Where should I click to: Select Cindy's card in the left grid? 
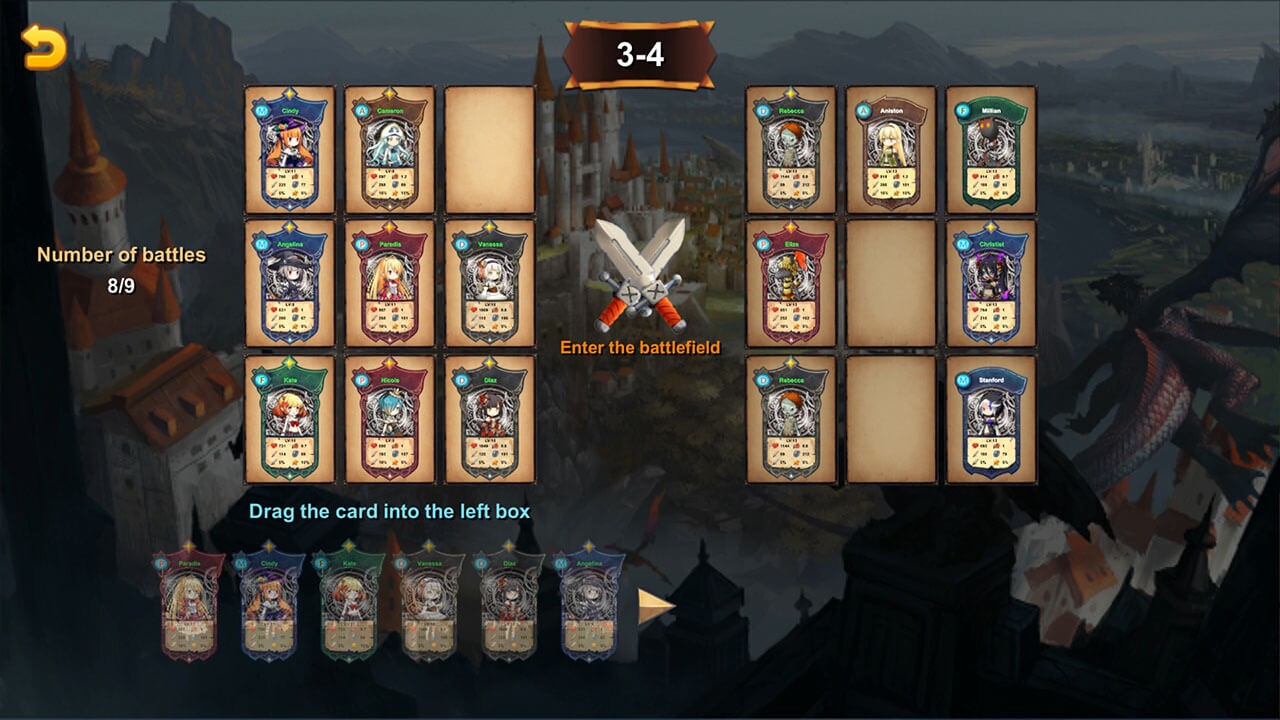(x=288, y=150)
